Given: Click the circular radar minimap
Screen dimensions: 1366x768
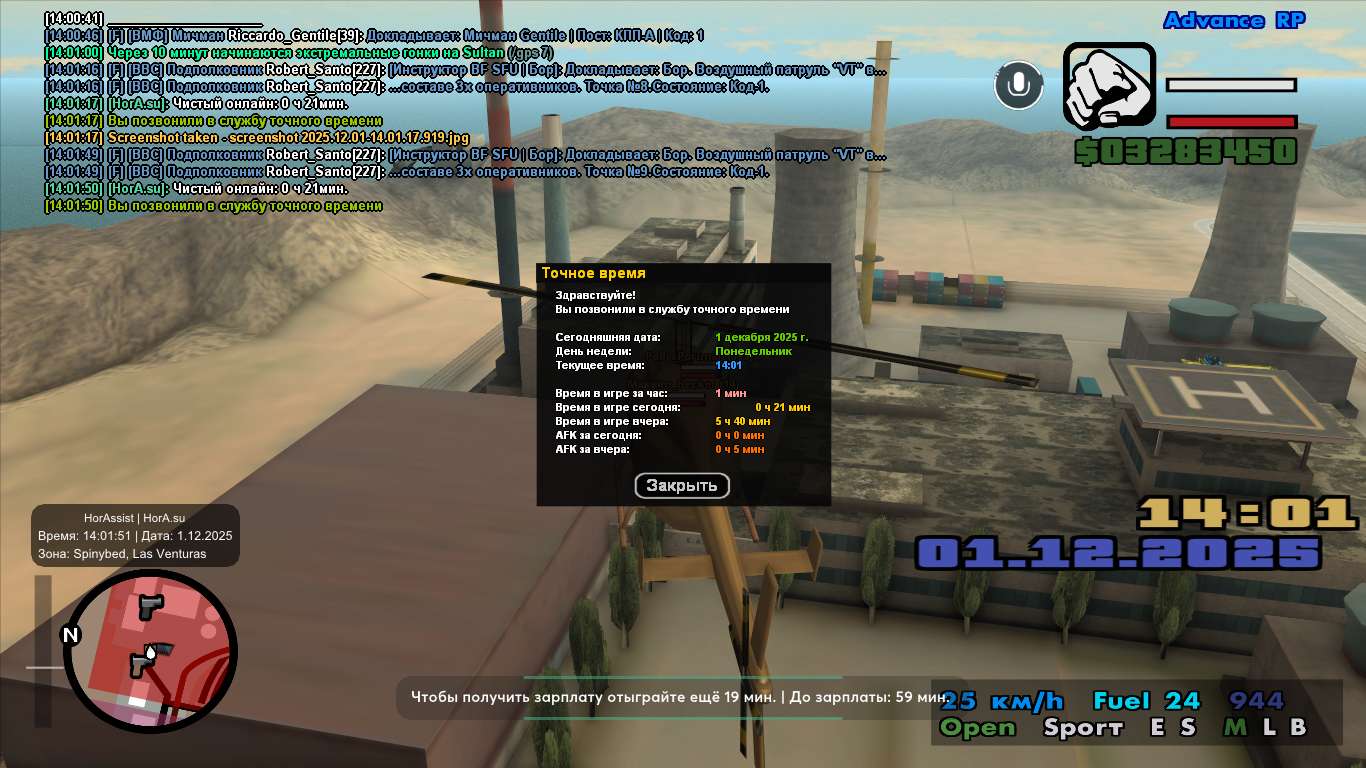Looking at the screenshot, I should click(x=150, y=651).
